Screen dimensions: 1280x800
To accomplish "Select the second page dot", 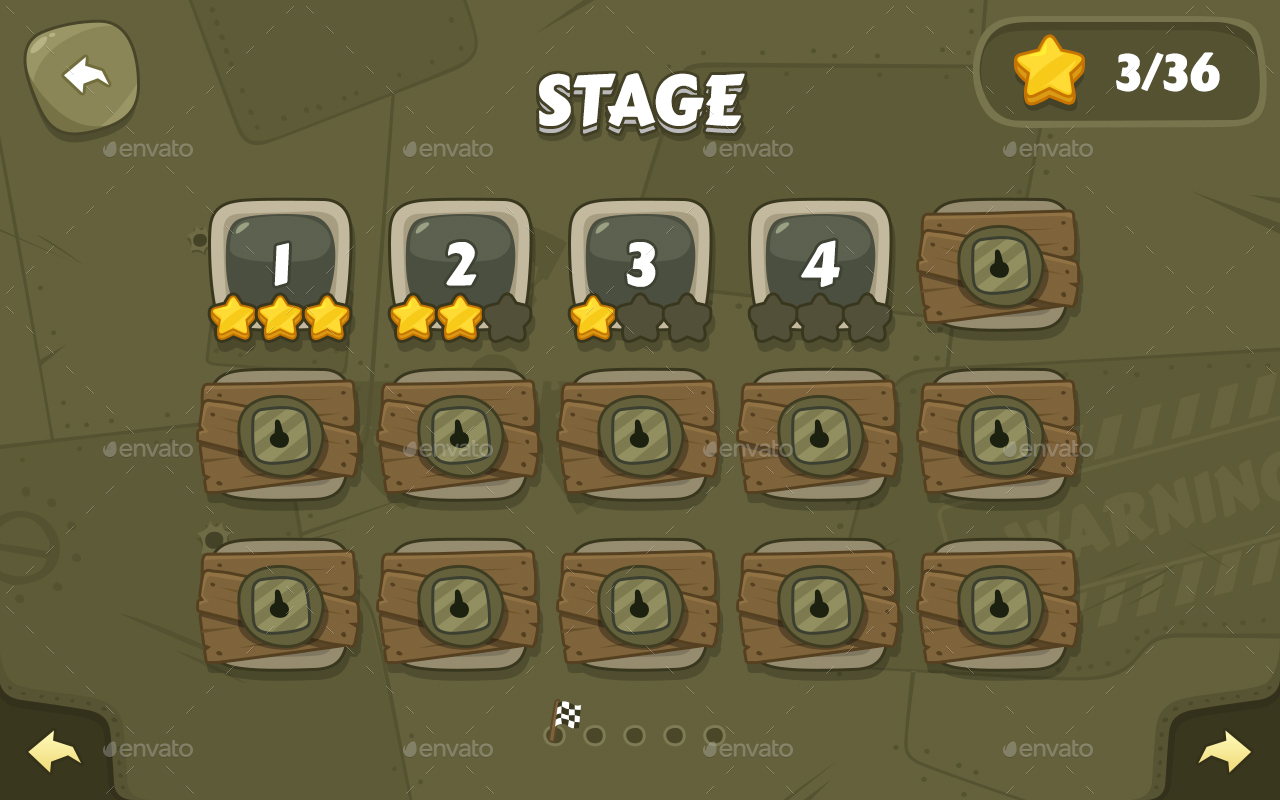I will pyautogui.click(x=595, y=735).
